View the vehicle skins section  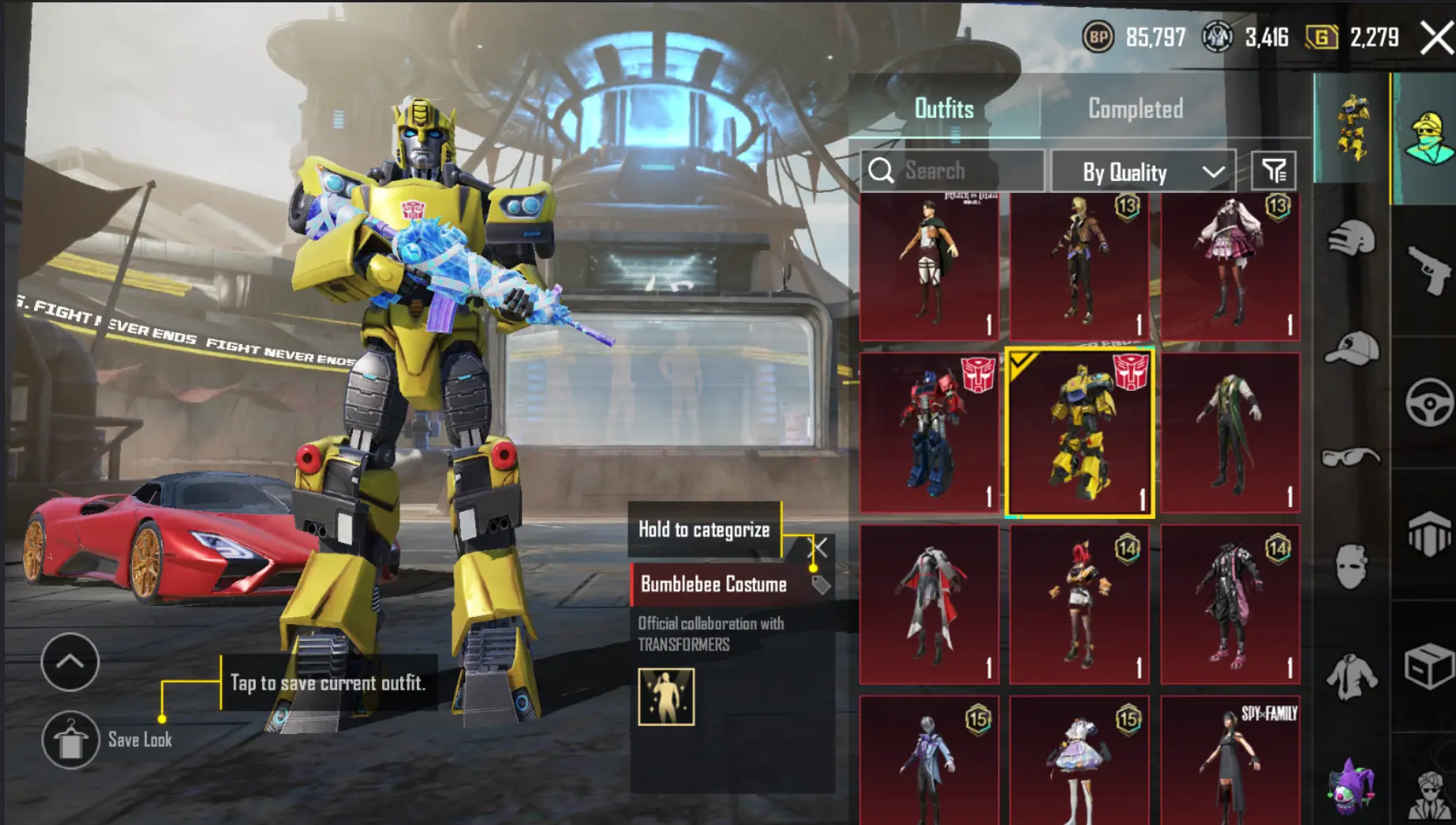point(1428,402)
